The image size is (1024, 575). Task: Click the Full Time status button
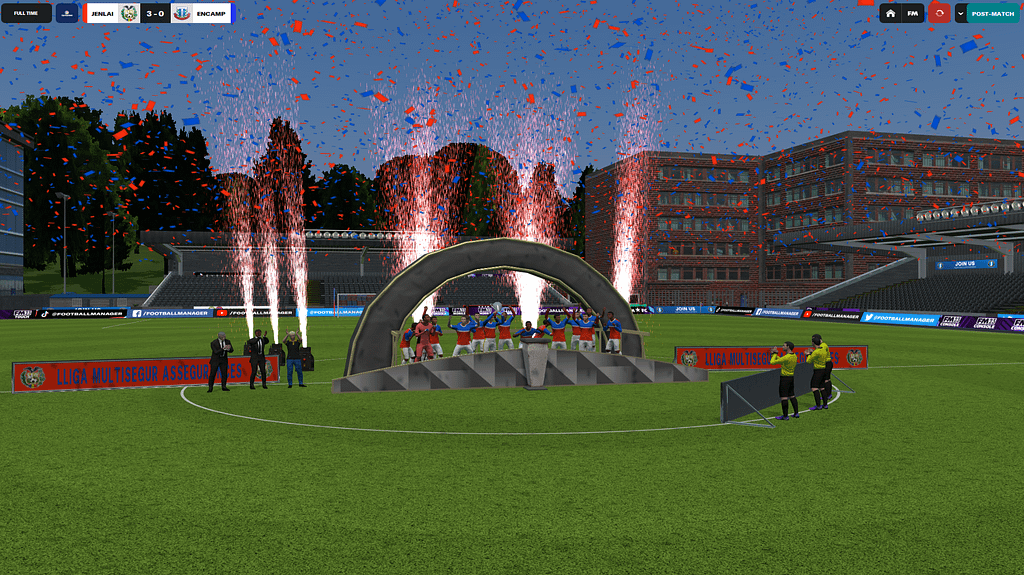[x=26, y=13]
